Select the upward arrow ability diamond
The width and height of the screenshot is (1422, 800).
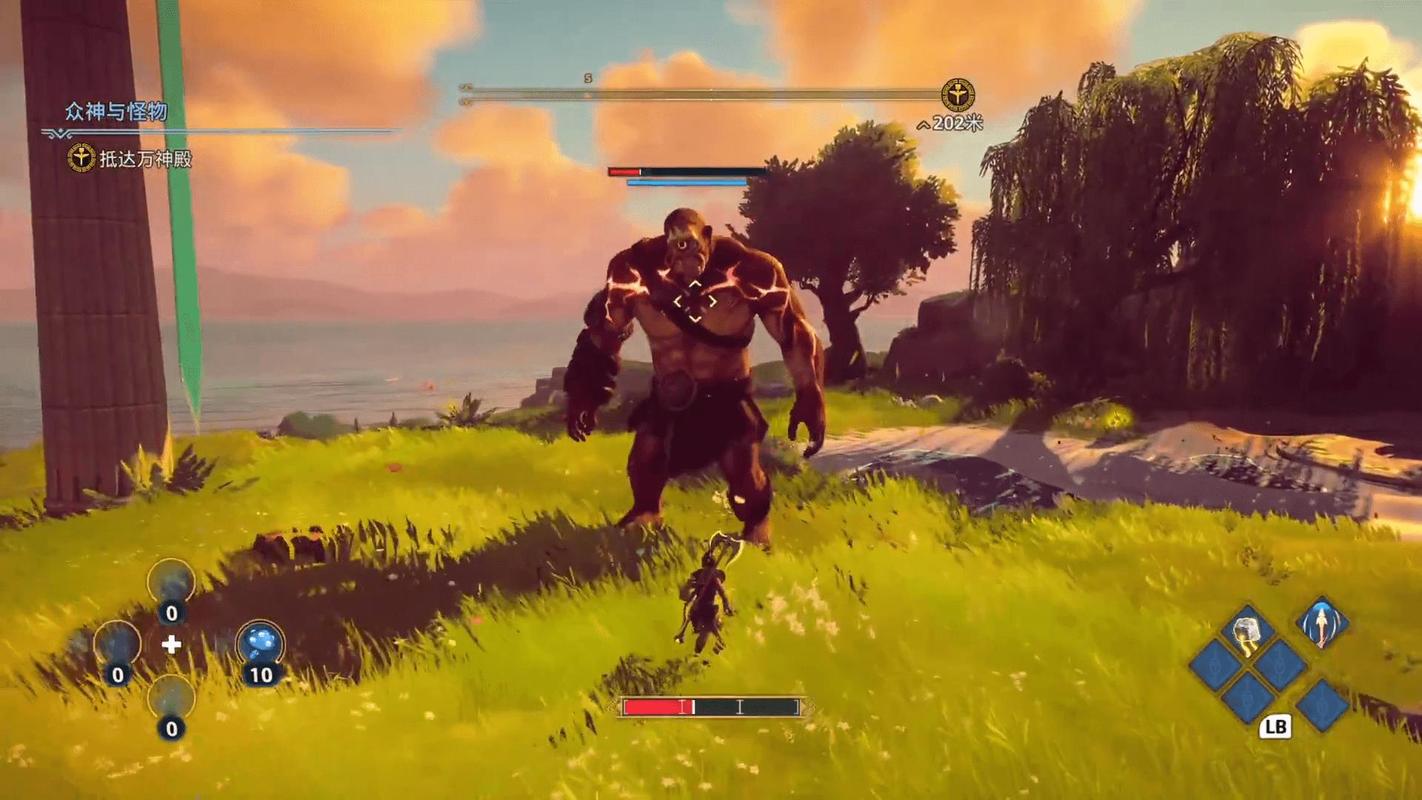[x=1322, y=624]
